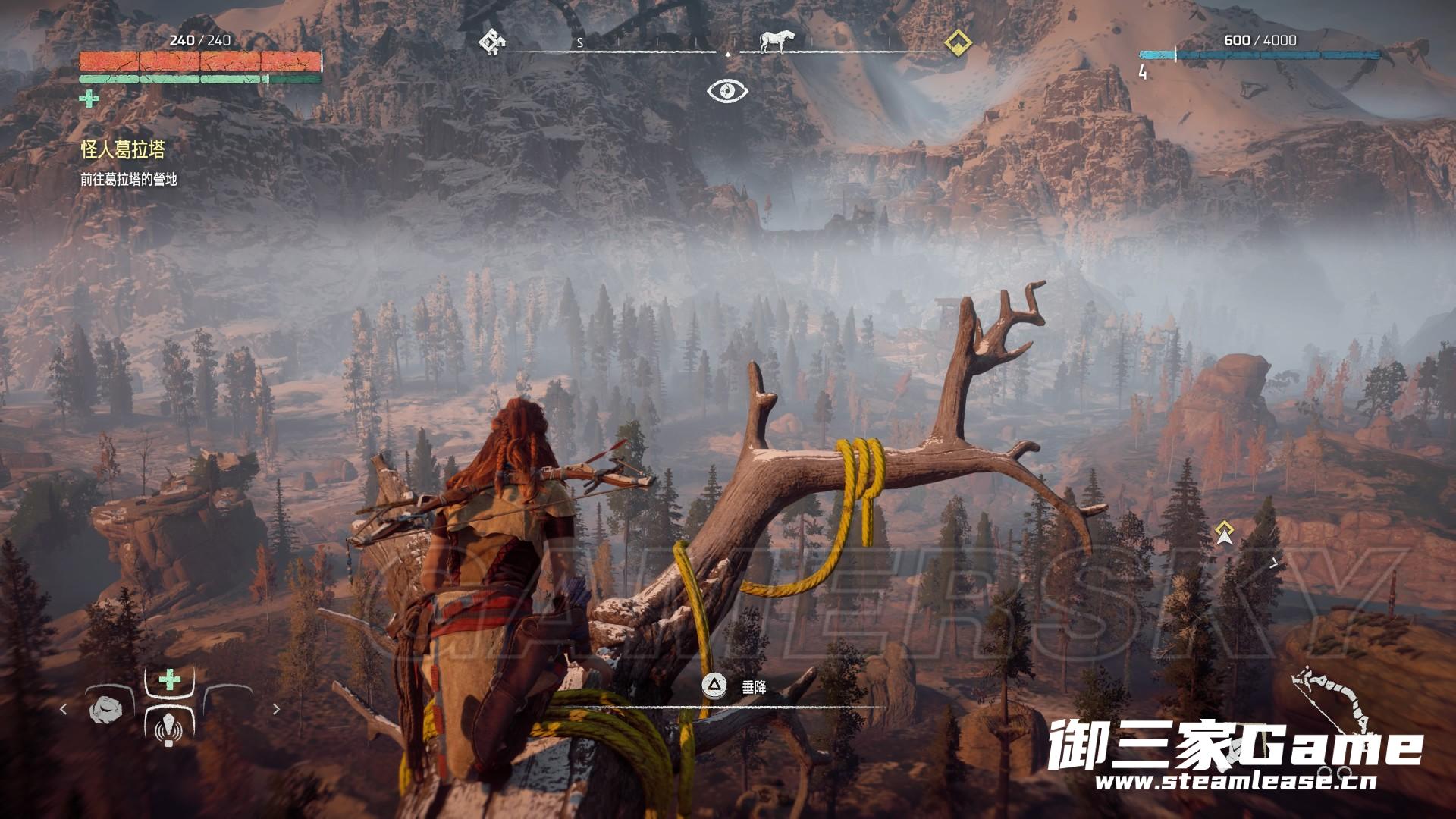
Task: Open the 怪人葛拉塔 quest tracker
Action: coord(123,150)
